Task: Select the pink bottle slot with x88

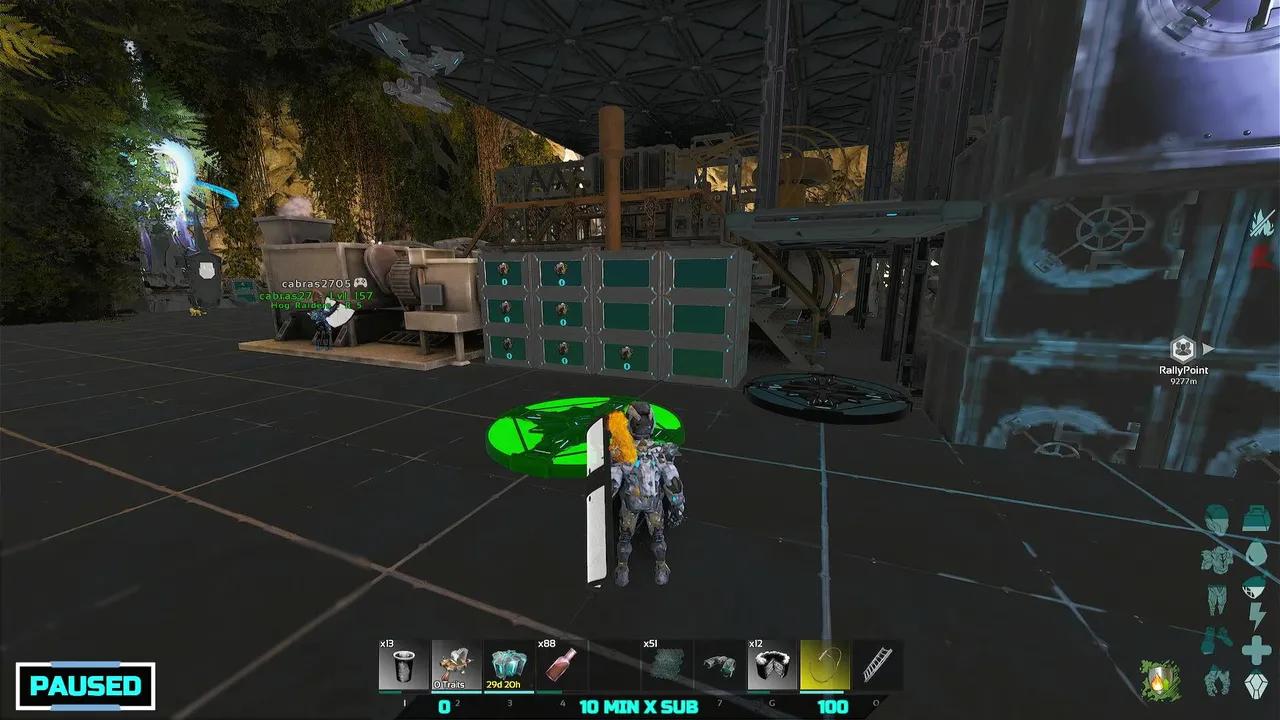Action: point(562,665)
